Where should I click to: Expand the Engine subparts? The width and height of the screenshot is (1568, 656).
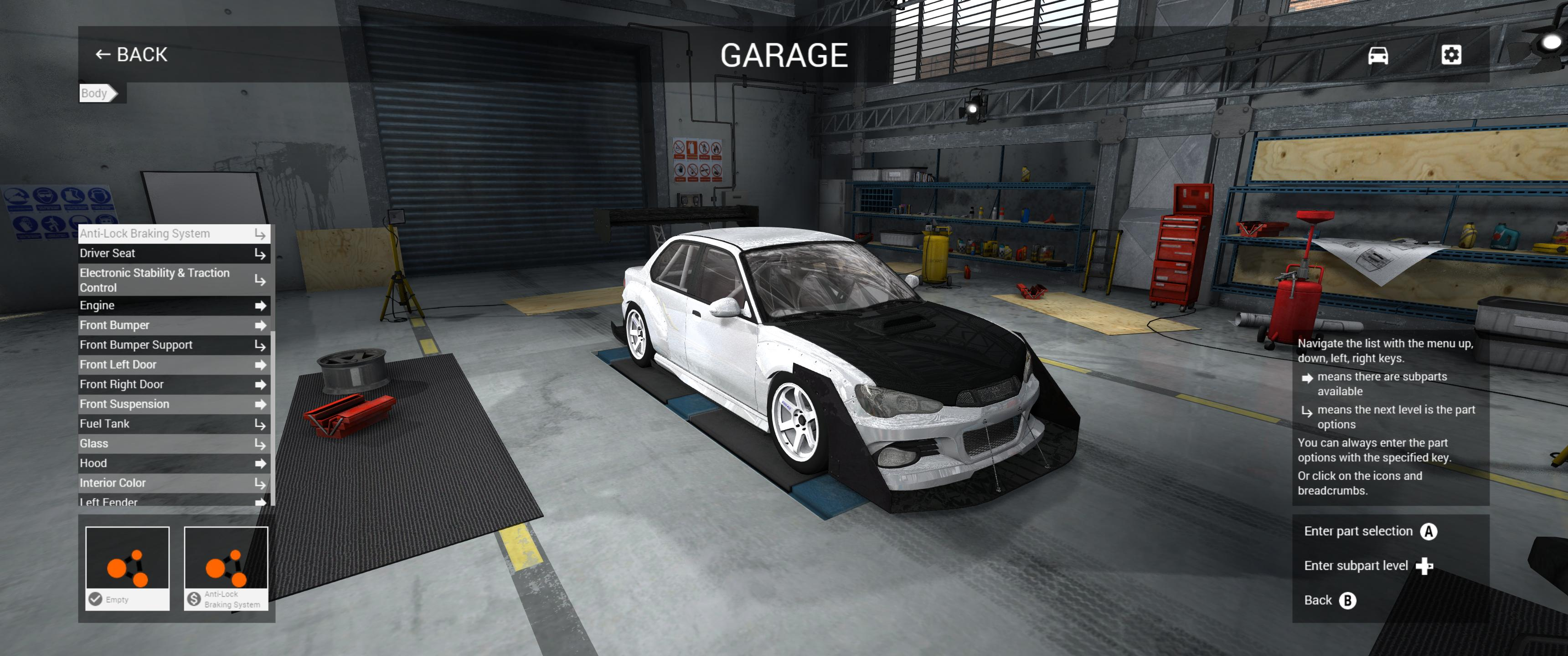(x=174, y=306)
